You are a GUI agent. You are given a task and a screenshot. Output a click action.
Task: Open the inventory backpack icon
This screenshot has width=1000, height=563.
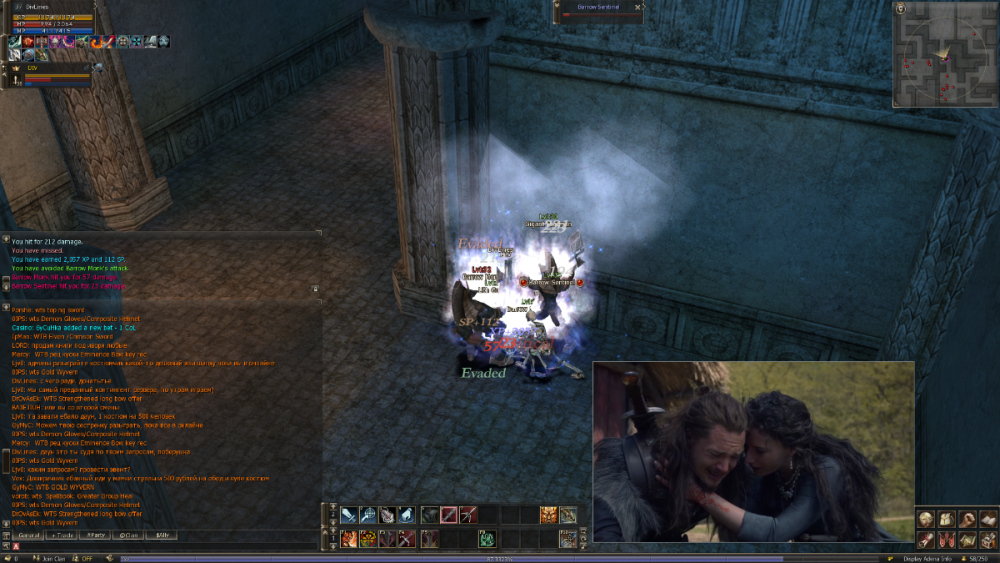coord(946,519)
